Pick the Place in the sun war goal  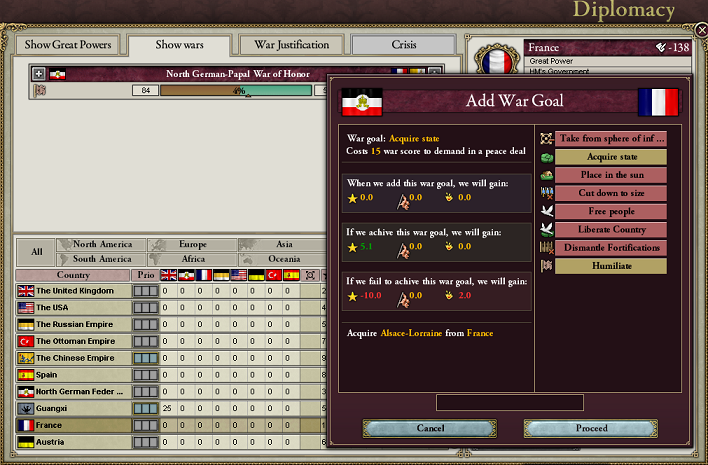(610, 174)
